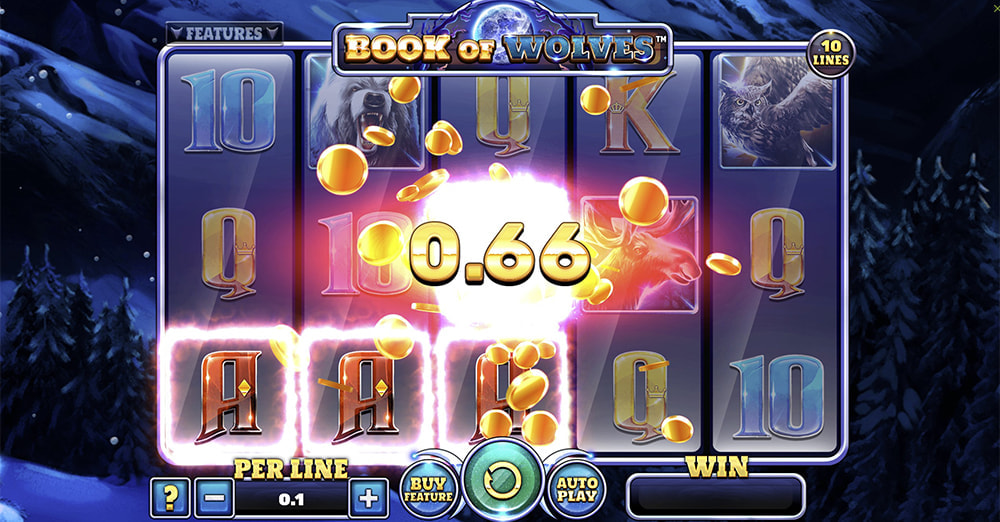1000x522 pixels.
Task: Click the question mark help button
Action: coord(169,496)
